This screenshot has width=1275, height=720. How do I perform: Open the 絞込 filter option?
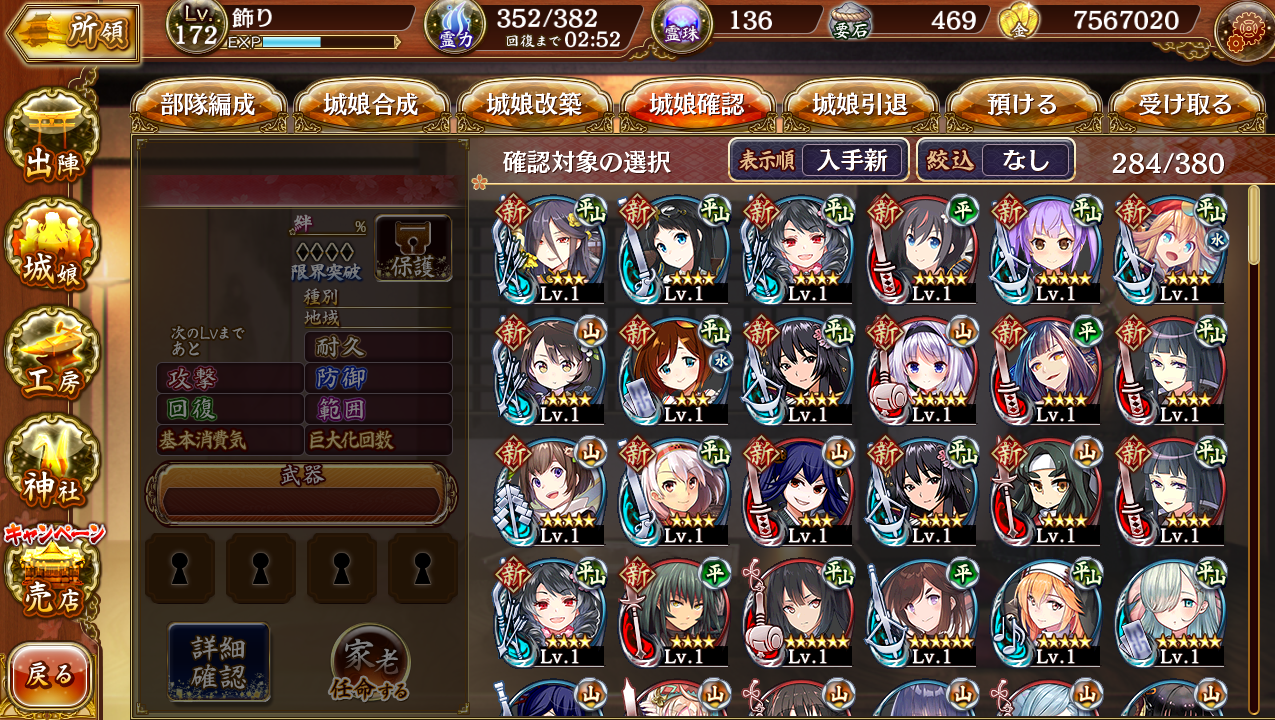click(x=996, y=160)
